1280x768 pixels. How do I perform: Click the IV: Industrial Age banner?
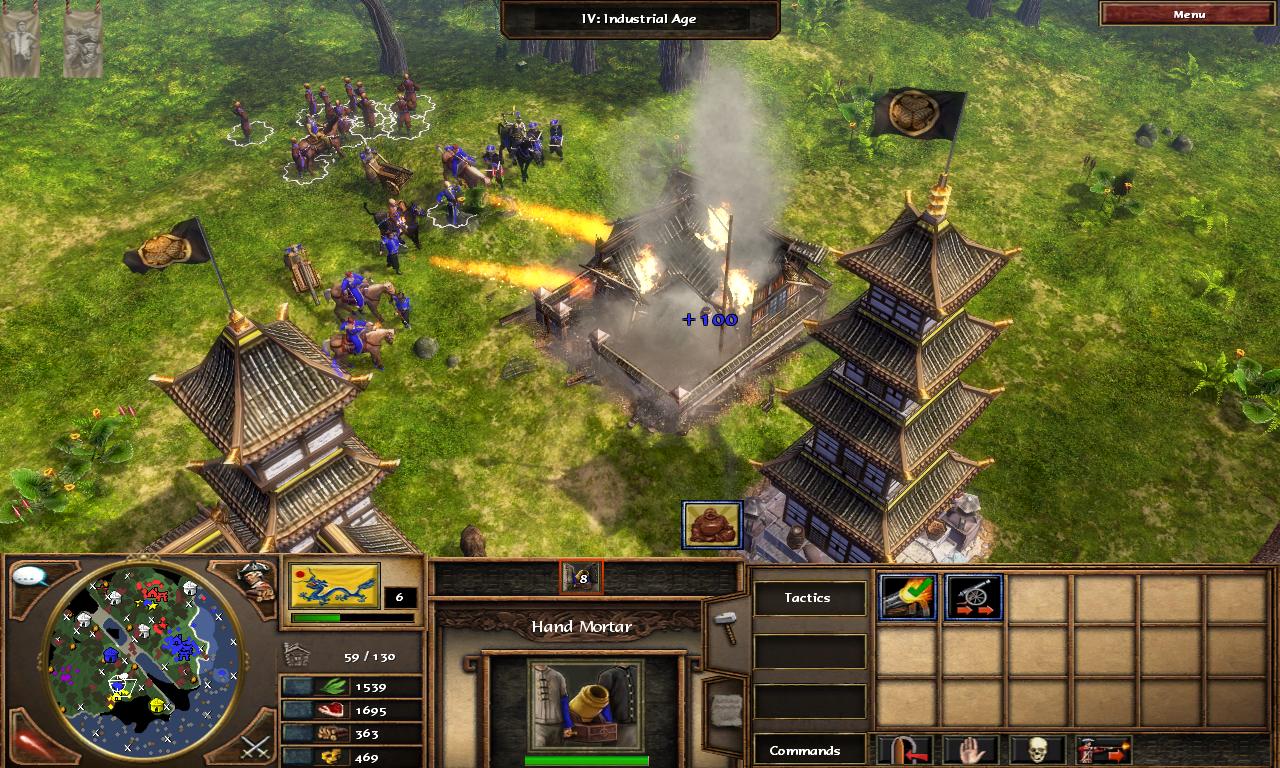tap(640, 18)
